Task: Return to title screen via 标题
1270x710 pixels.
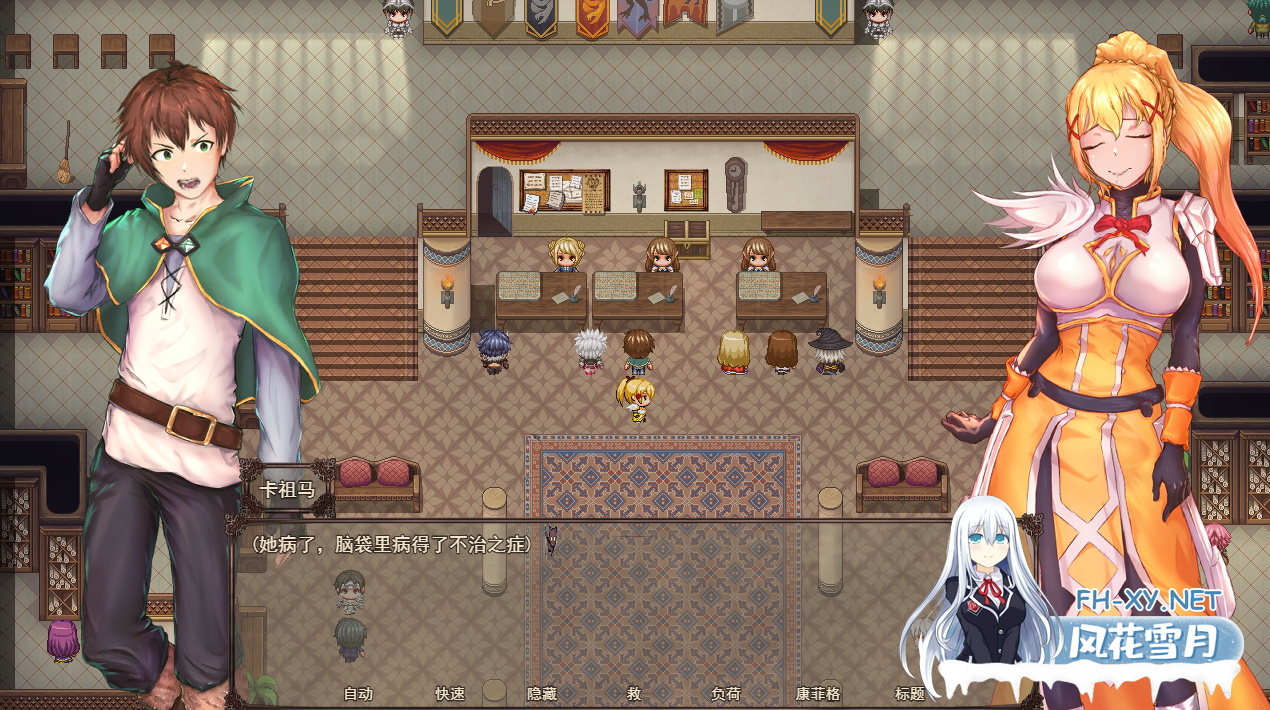Action: click(909, 693)
